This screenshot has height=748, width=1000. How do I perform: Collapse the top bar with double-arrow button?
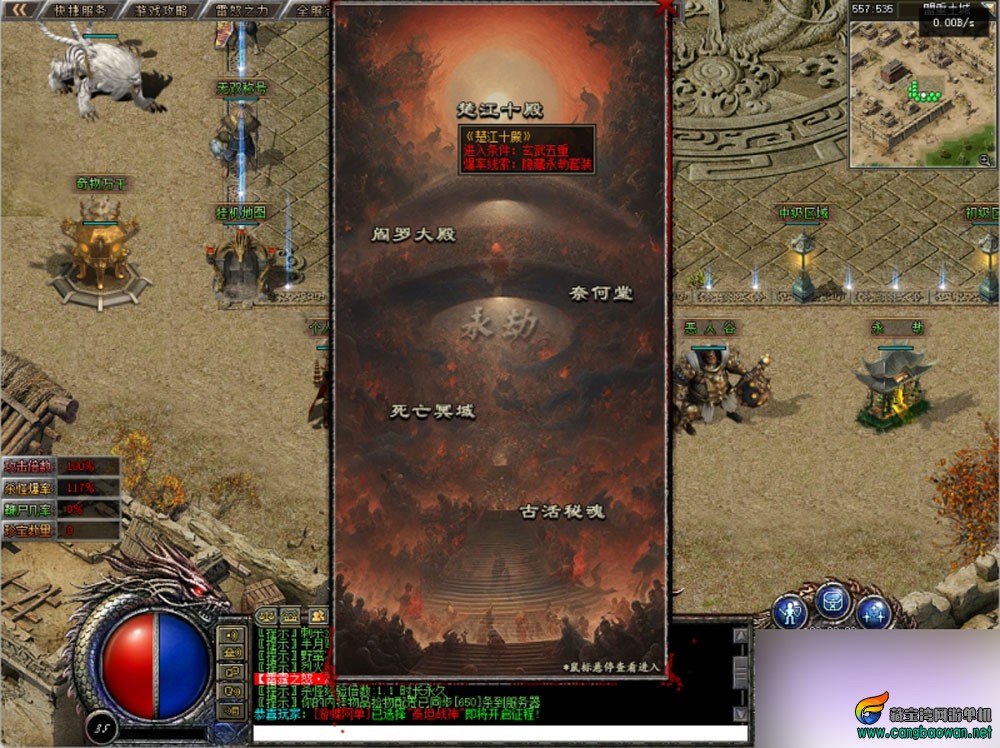[x=19, y=10]
